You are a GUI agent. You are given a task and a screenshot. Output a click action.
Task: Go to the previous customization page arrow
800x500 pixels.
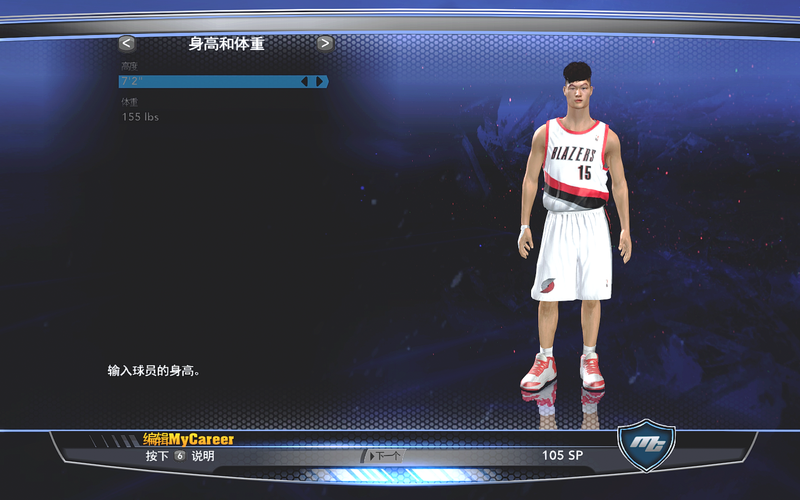pyautogui.click(x=126, y=43)
